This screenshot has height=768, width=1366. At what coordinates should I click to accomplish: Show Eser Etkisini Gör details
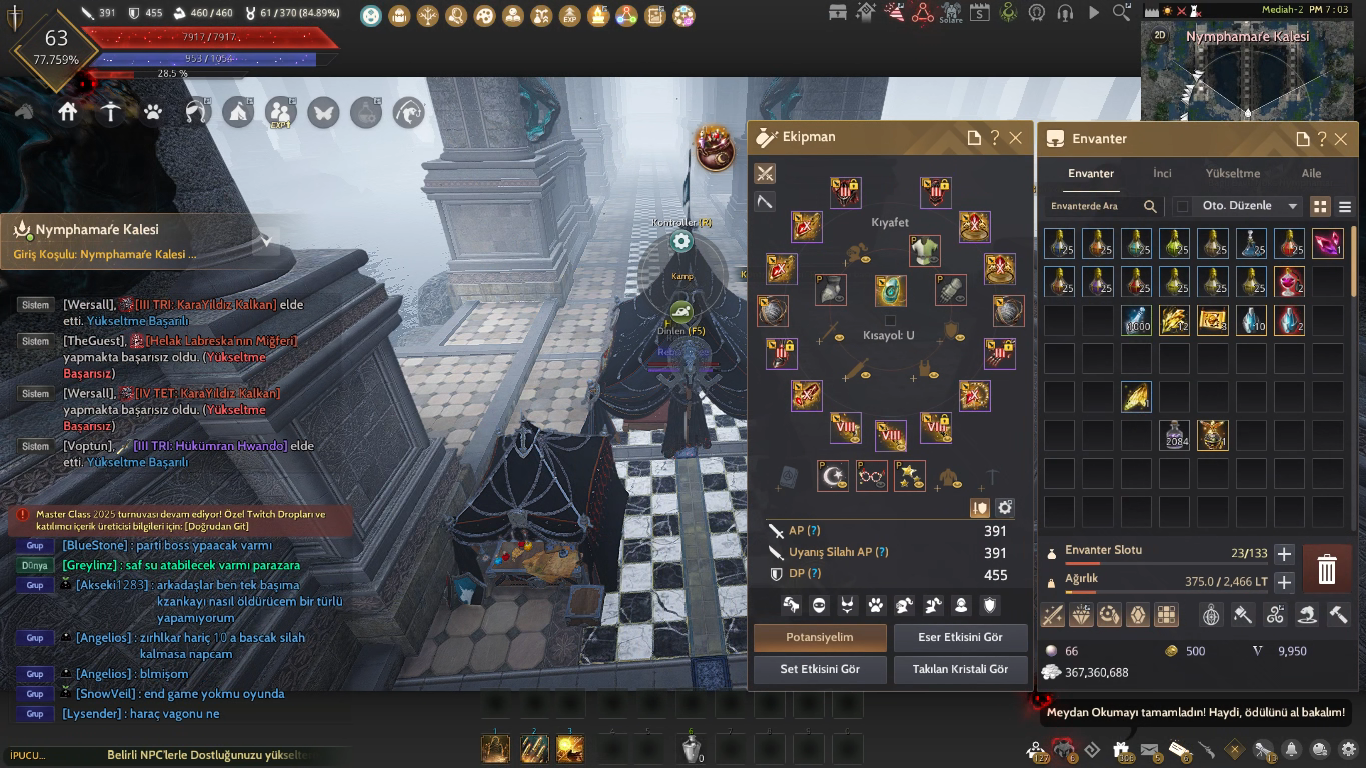(x=960, y=637)
